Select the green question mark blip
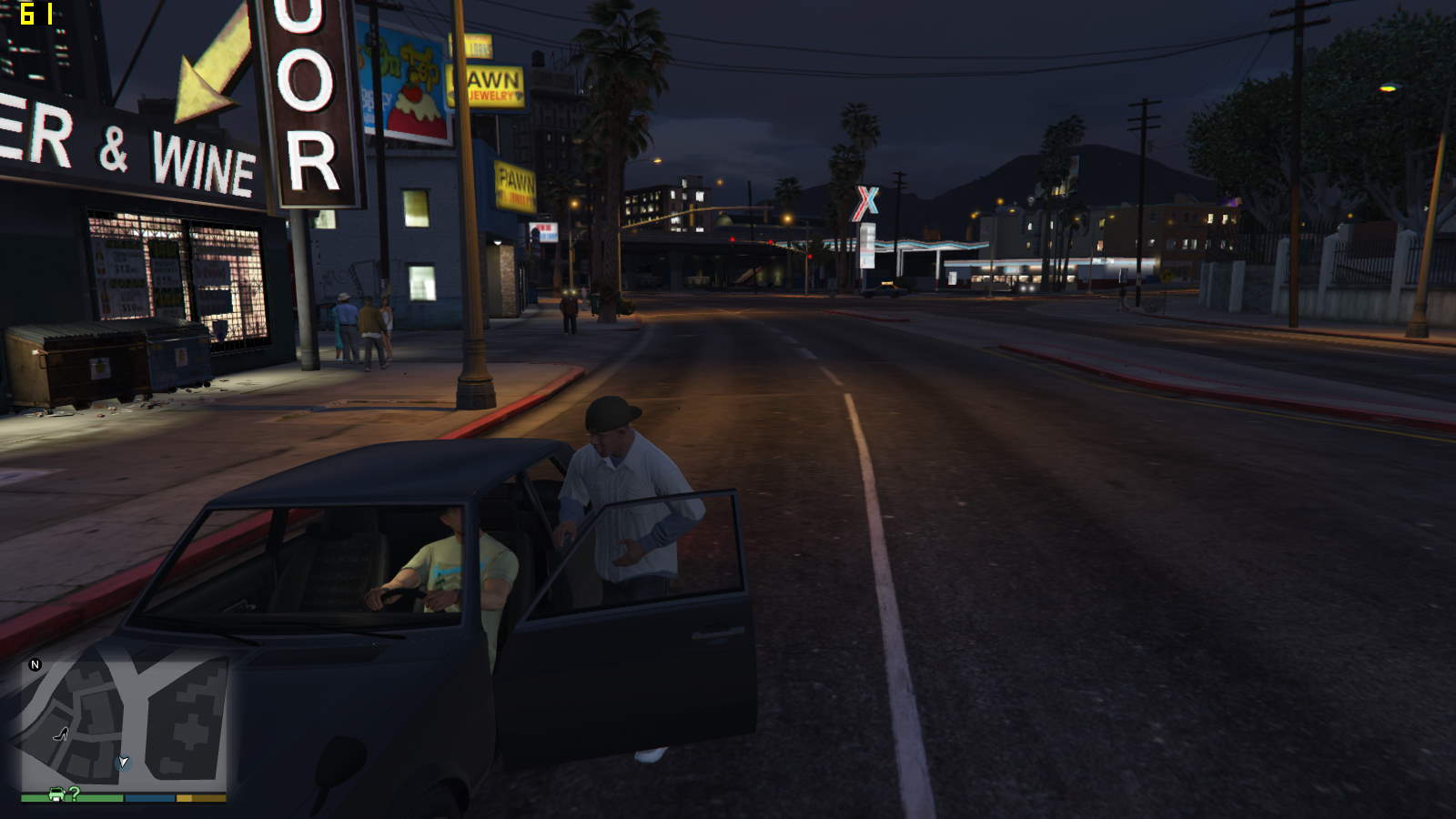This screenshot has height=819, width=1456. click(x=74, y=793)
